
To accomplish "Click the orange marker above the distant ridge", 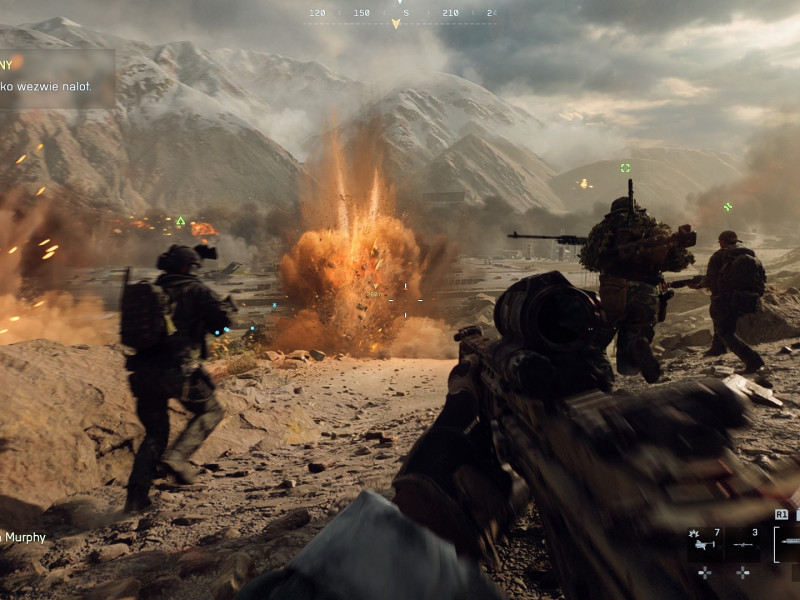I will click(585, 184).
